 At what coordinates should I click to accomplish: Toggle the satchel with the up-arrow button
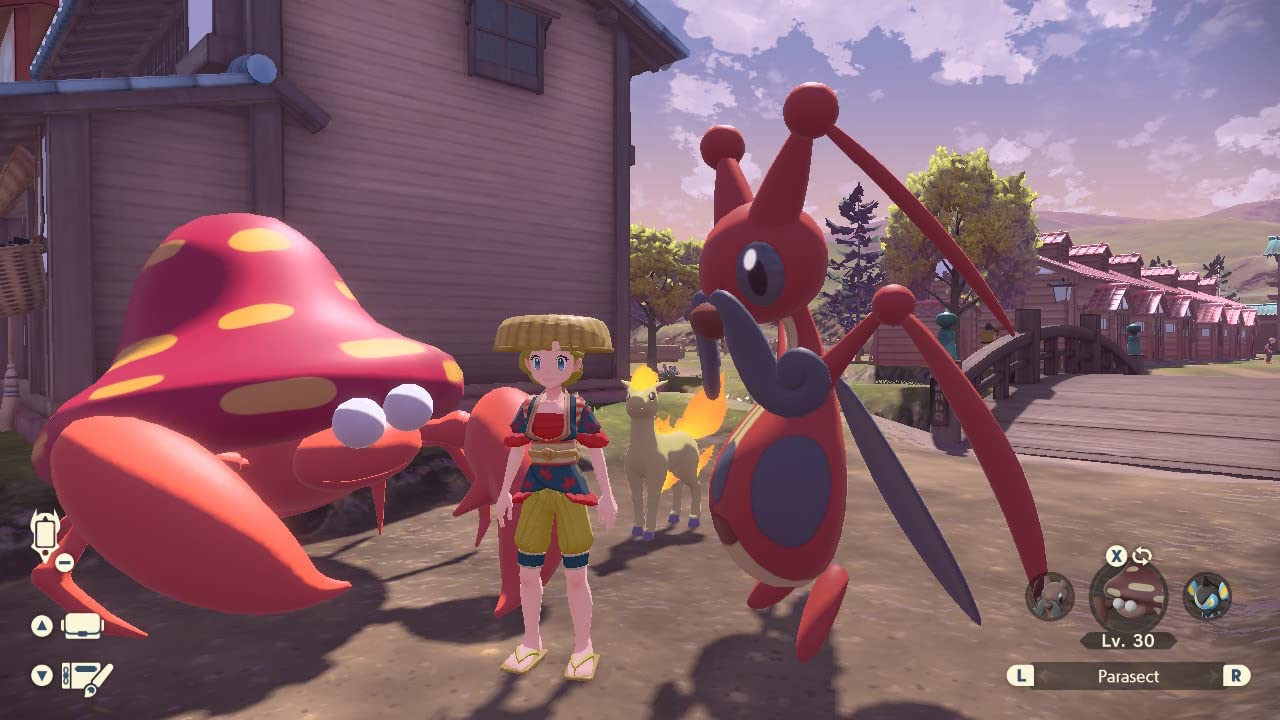coord(41,624)
